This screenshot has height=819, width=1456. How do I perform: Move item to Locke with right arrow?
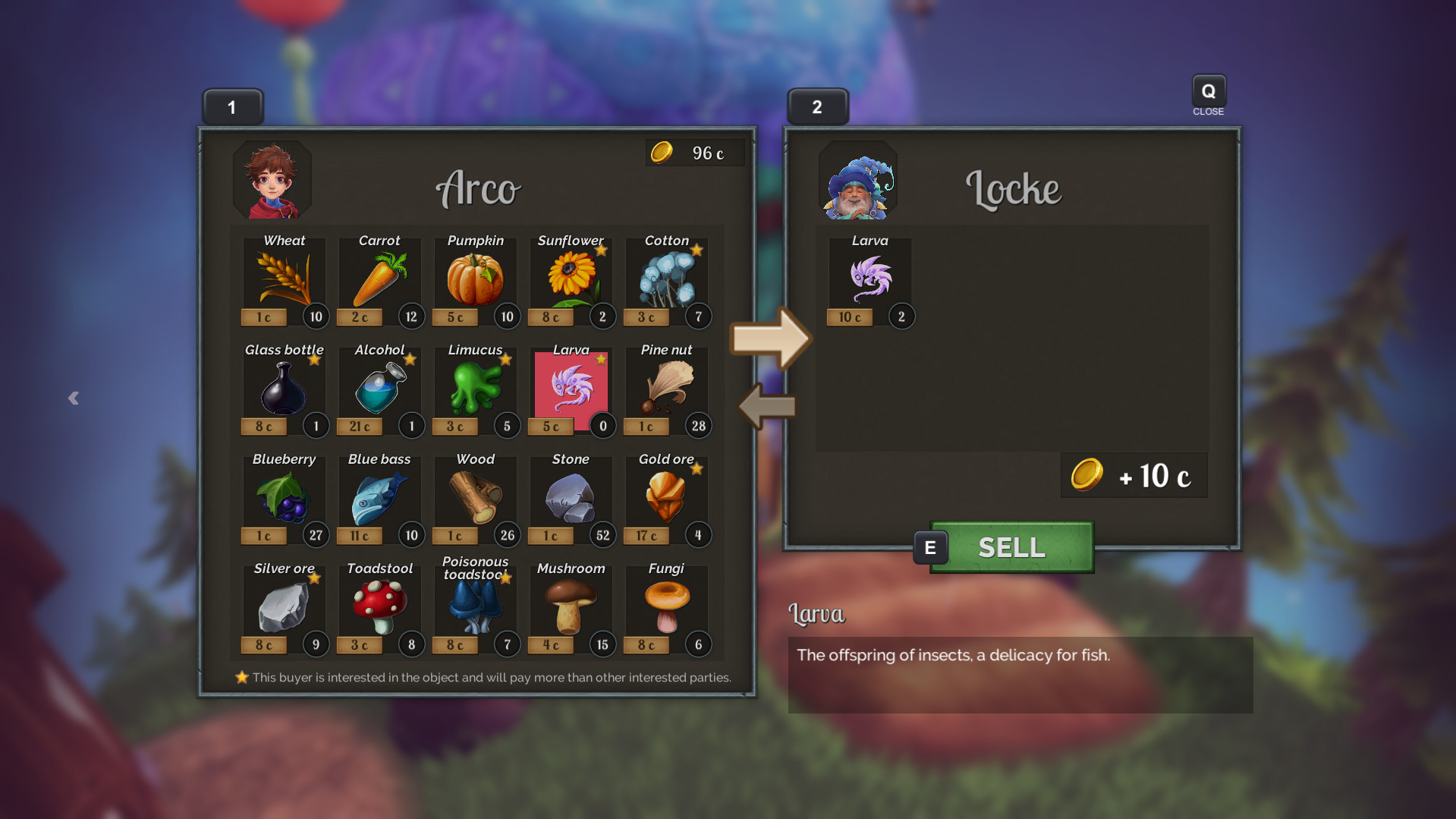click(x=770, y=339)
